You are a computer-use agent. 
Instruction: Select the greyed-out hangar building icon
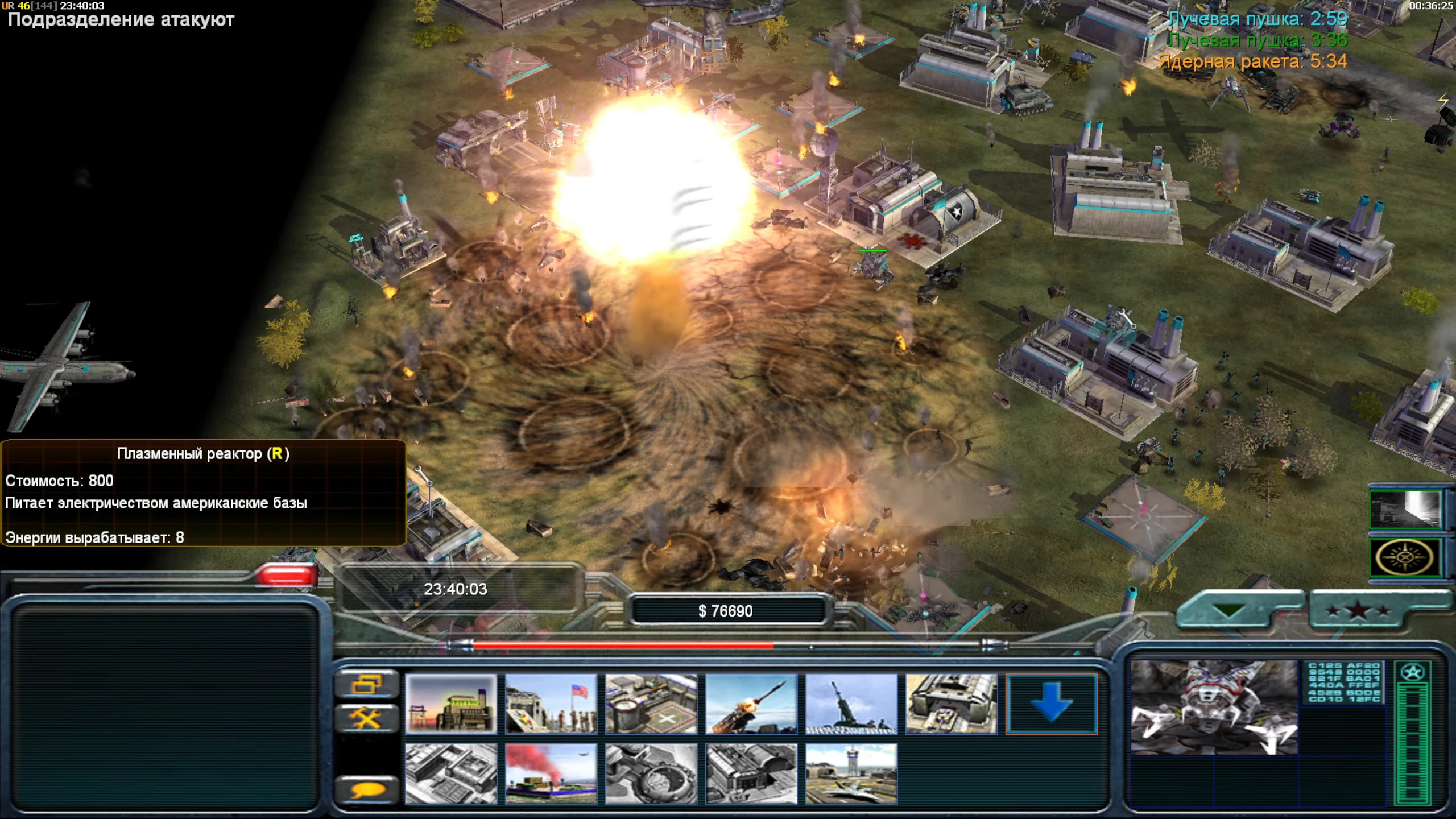click(751, 773)
